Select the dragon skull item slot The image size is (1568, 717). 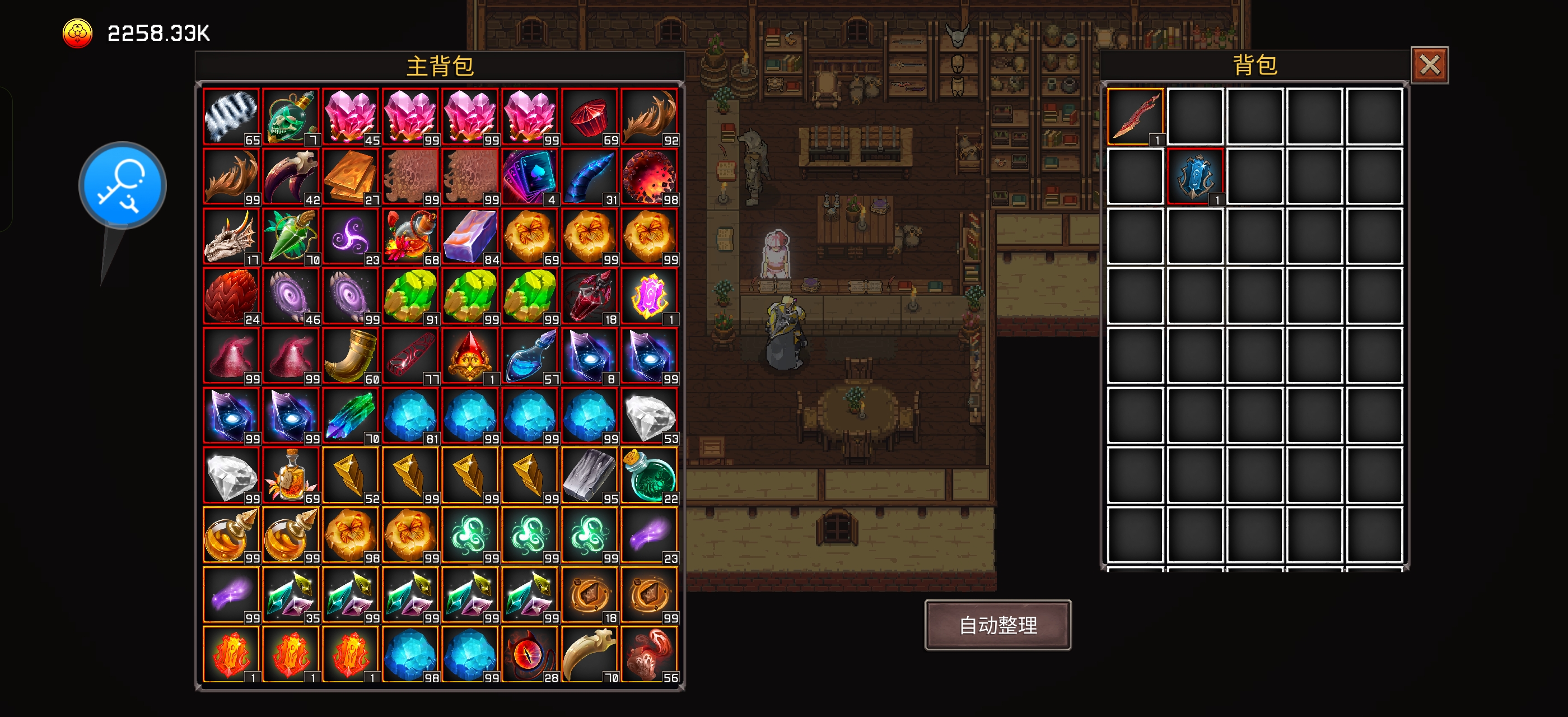[231, 236]
